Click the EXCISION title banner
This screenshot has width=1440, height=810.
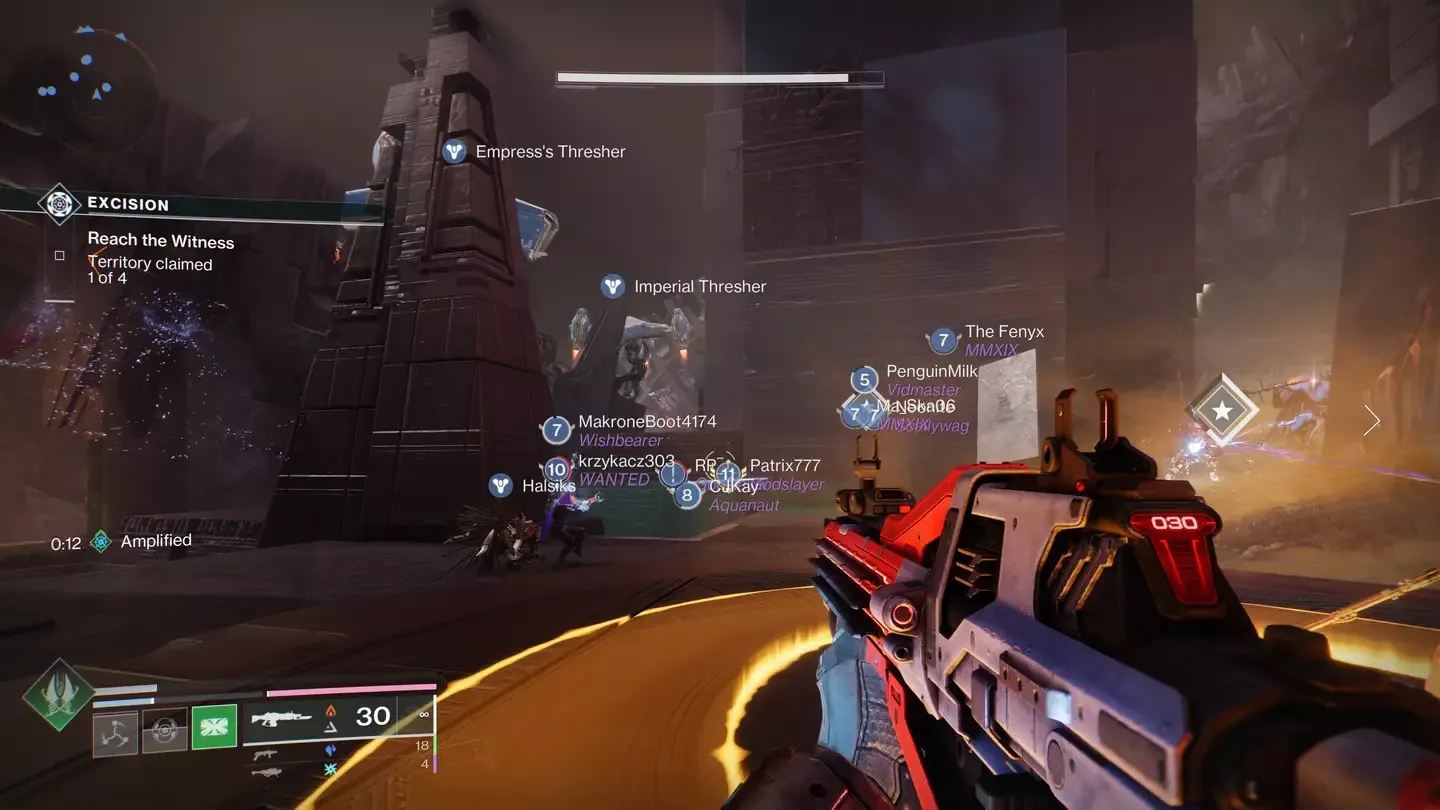[x=128, y=204]
